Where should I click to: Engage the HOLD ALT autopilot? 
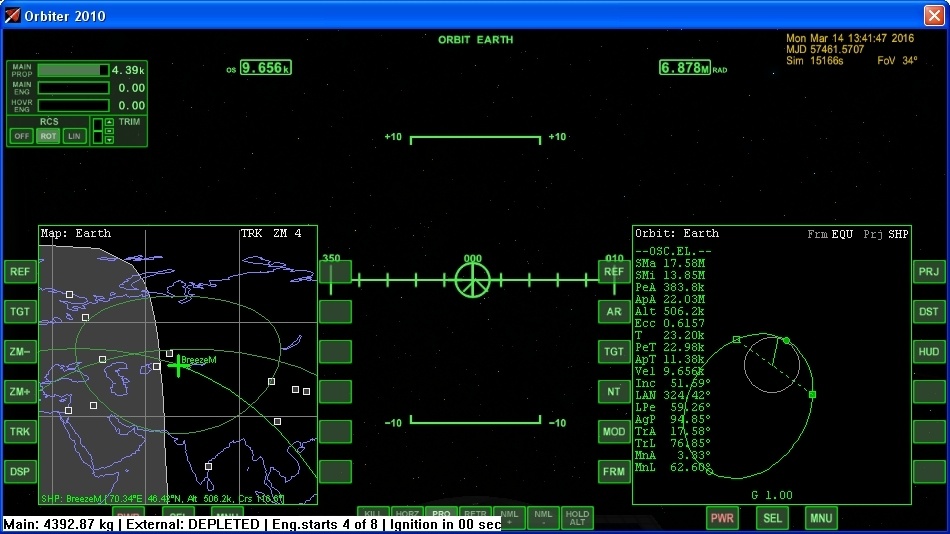tap(577, 517)
